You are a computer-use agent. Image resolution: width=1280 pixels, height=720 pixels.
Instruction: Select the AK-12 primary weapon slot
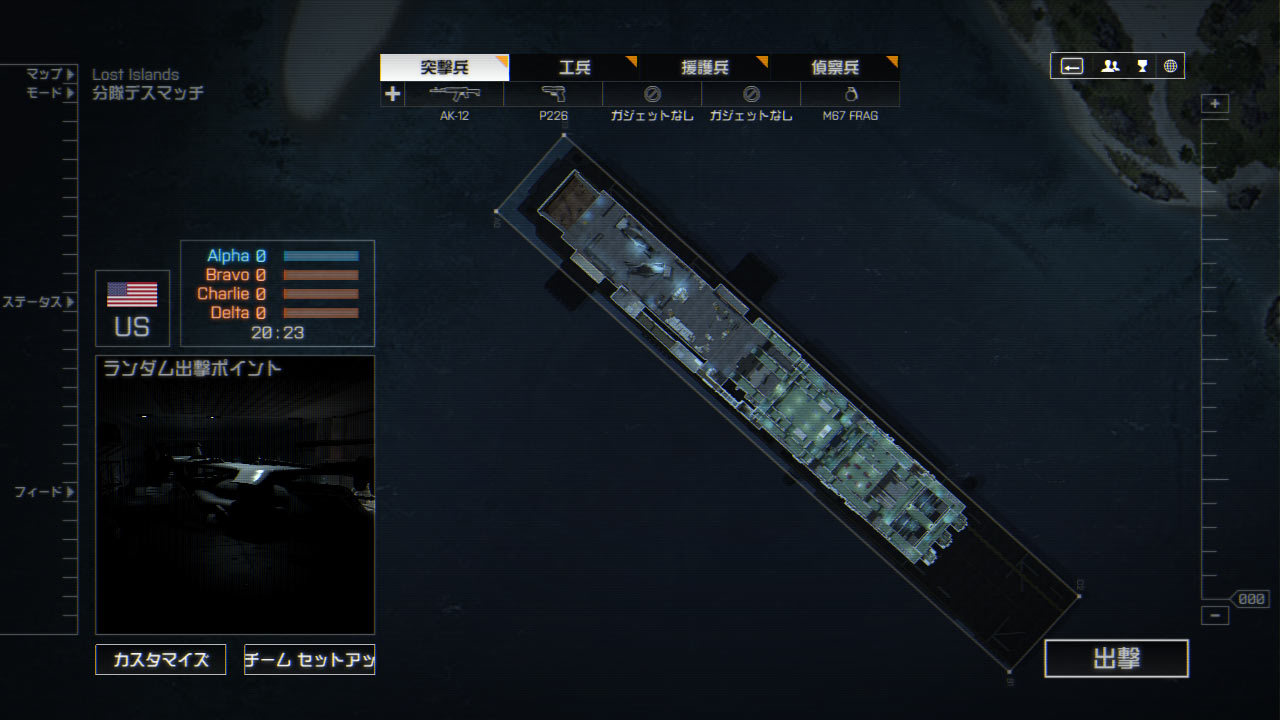tap(454, 95)
